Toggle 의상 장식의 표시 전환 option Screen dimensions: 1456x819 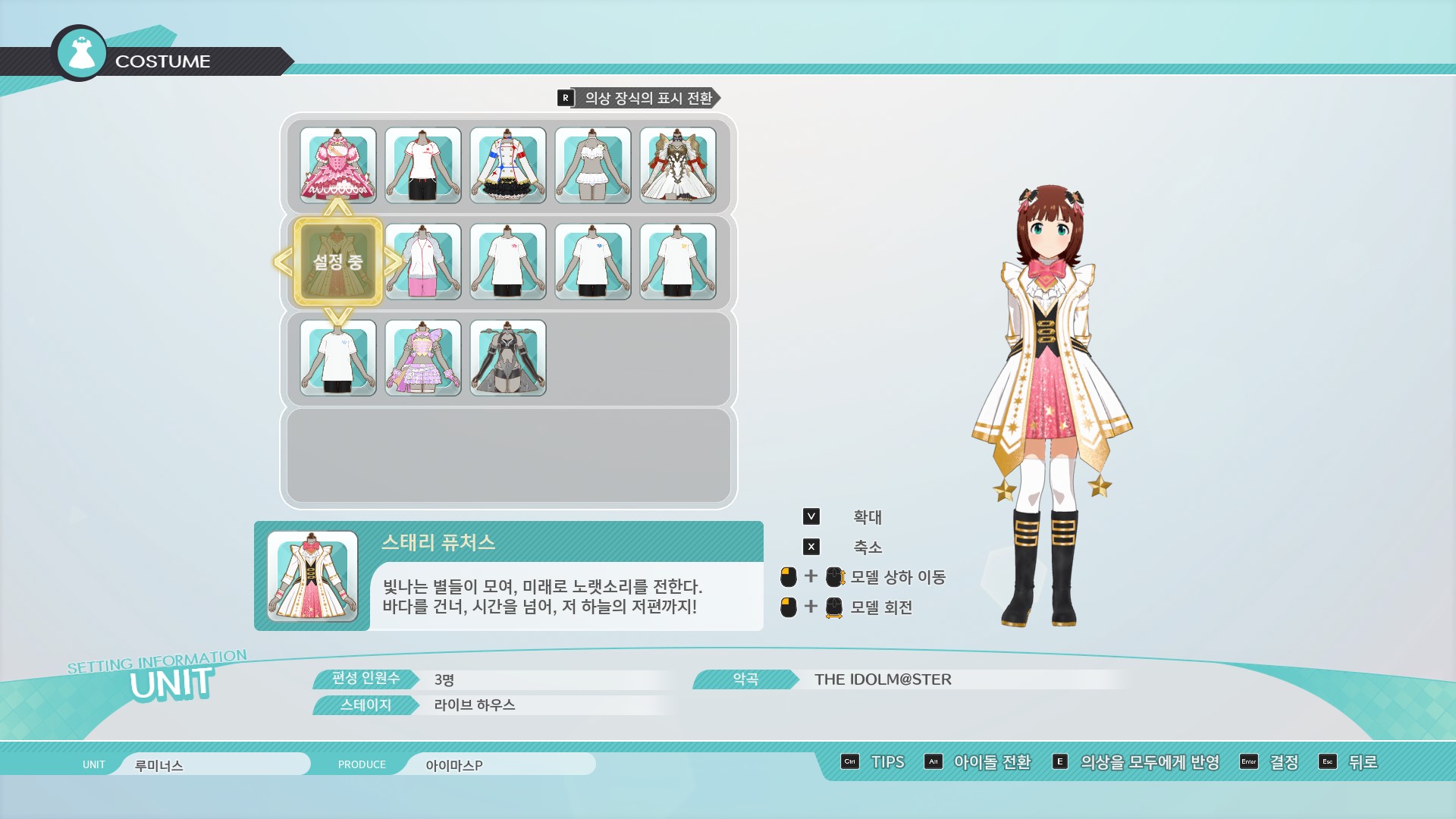tap(639, 98)
